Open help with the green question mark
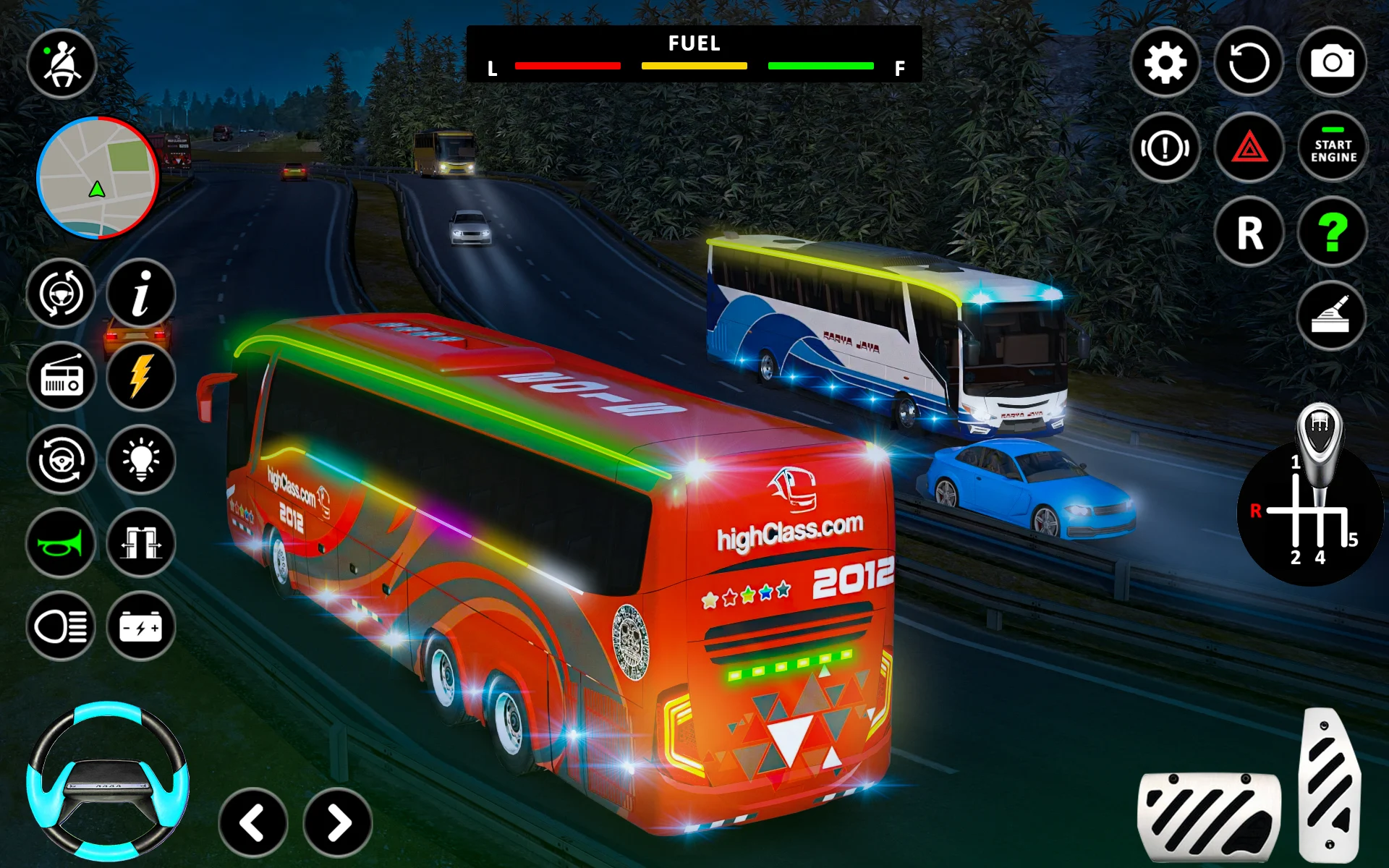 pos(1332,232)
